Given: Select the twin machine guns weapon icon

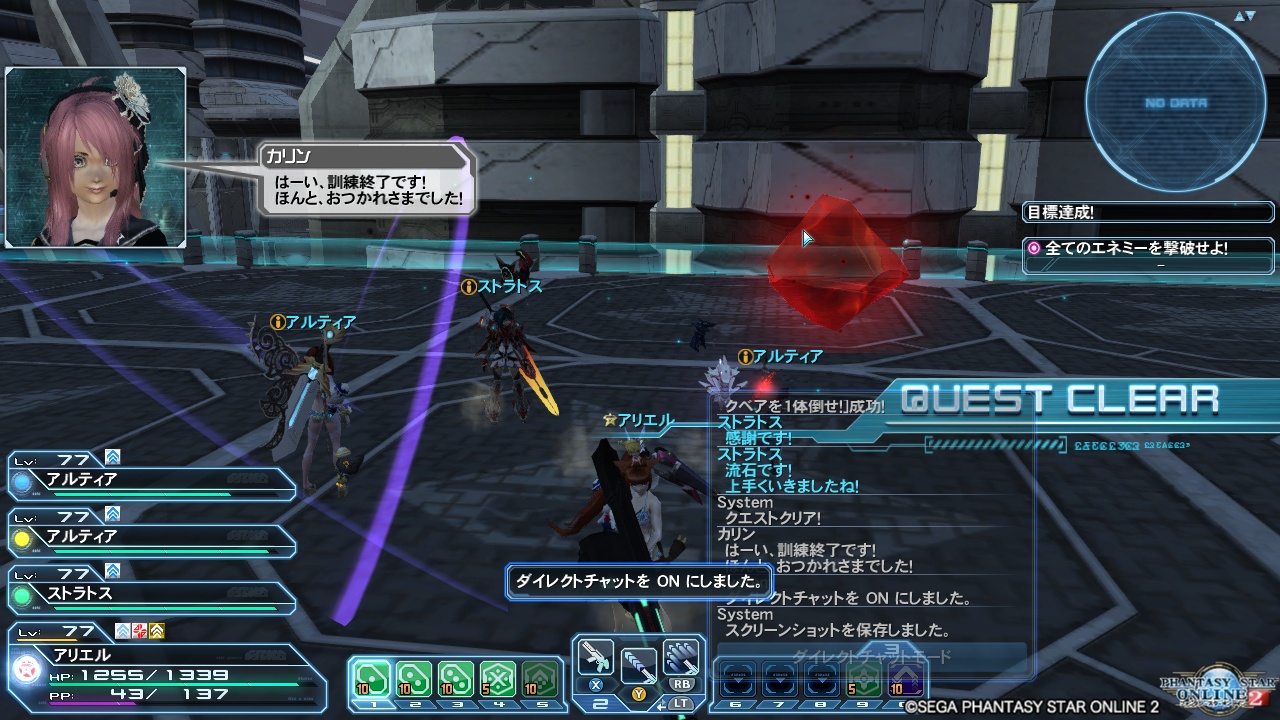Looking at the screenshot, I should point(682,658).
